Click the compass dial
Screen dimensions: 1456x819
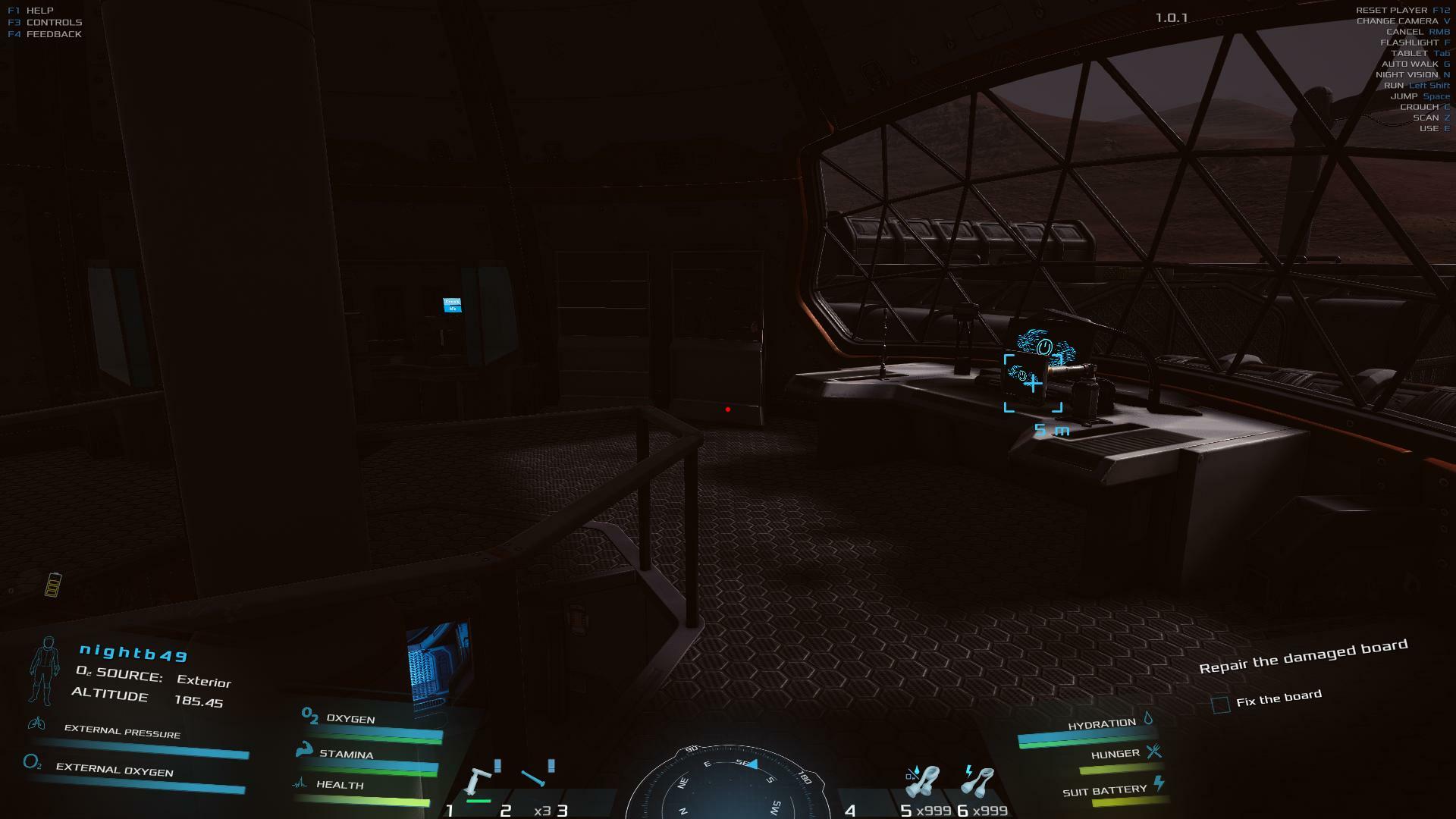pos(729,785)
